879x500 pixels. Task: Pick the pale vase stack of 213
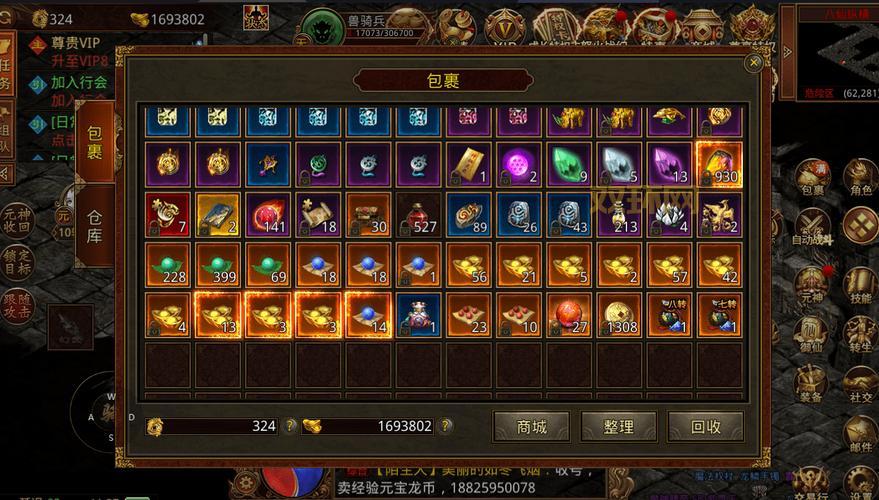(619, 214)
